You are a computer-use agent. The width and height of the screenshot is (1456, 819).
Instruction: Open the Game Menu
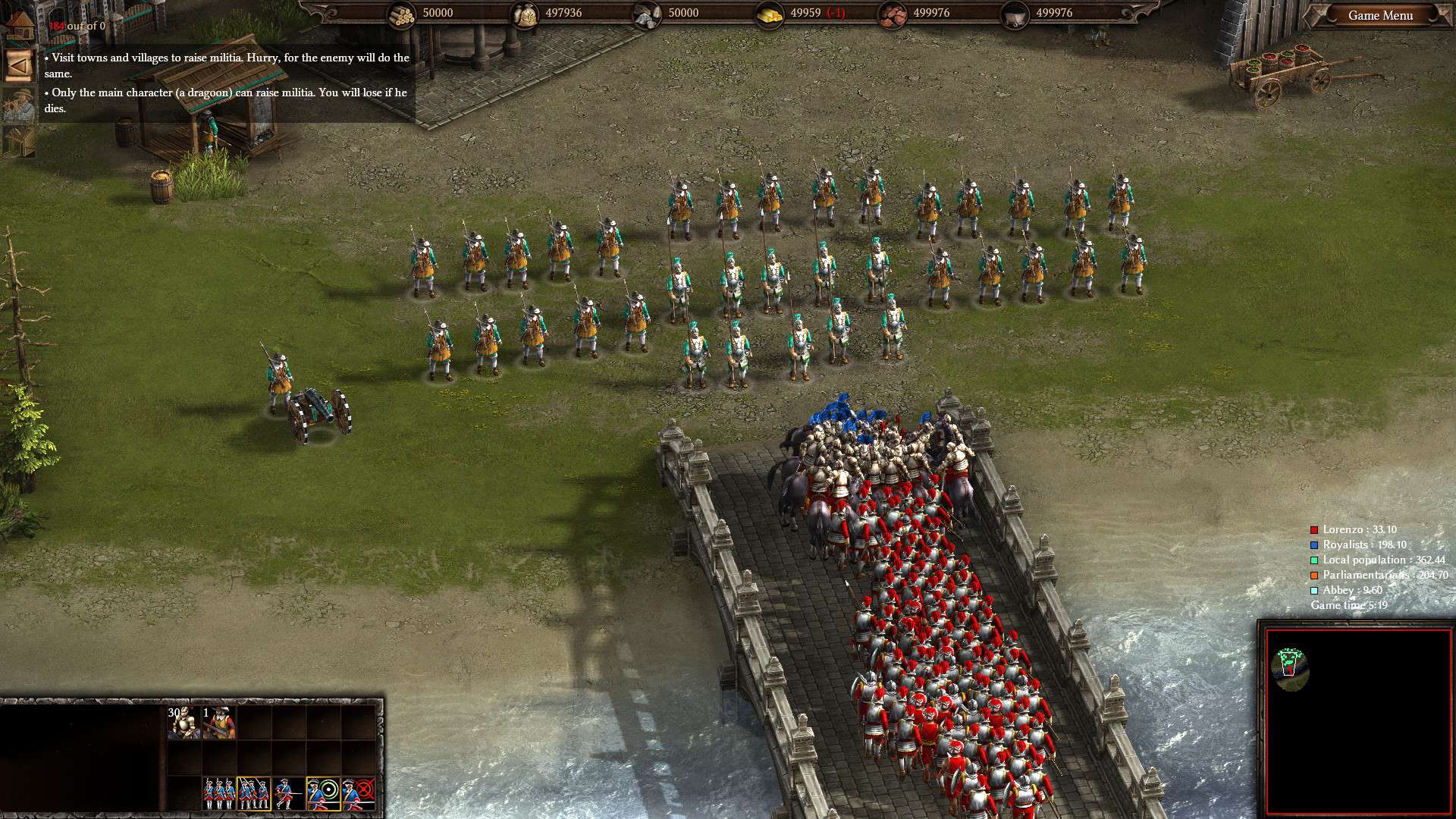(x=1379, y=15)
